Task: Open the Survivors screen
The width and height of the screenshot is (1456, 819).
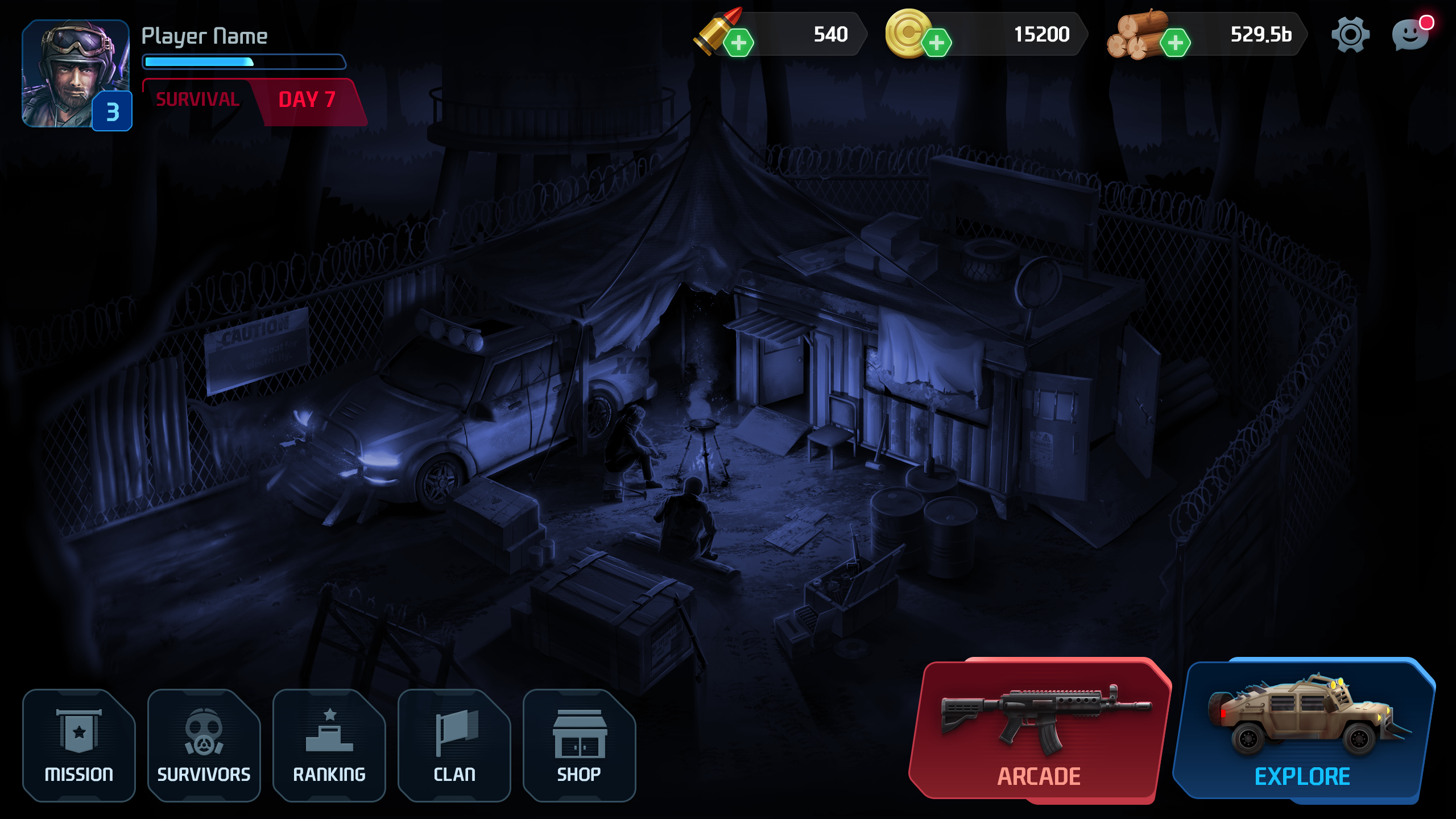Action: 204,745
